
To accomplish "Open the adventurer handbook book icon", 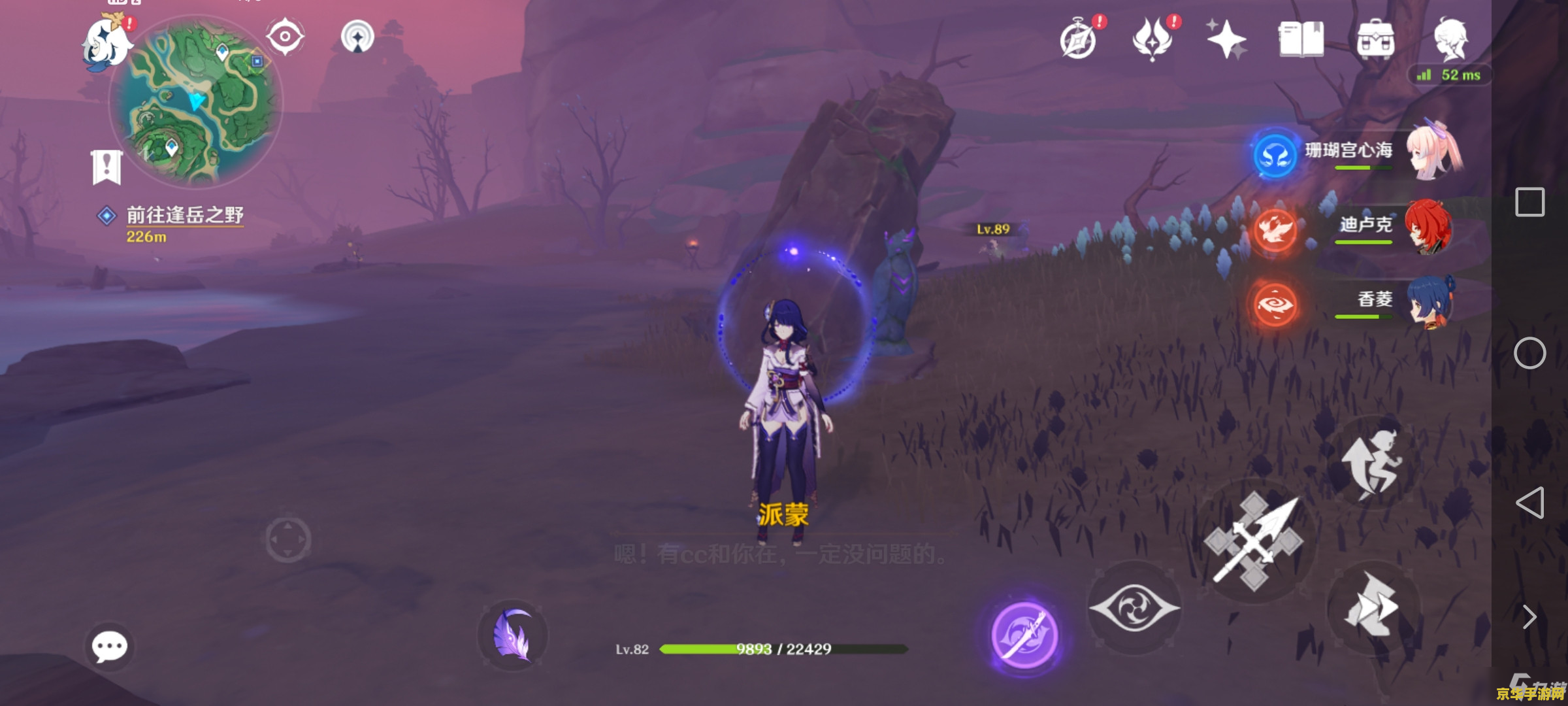I will pos(1301,39).
